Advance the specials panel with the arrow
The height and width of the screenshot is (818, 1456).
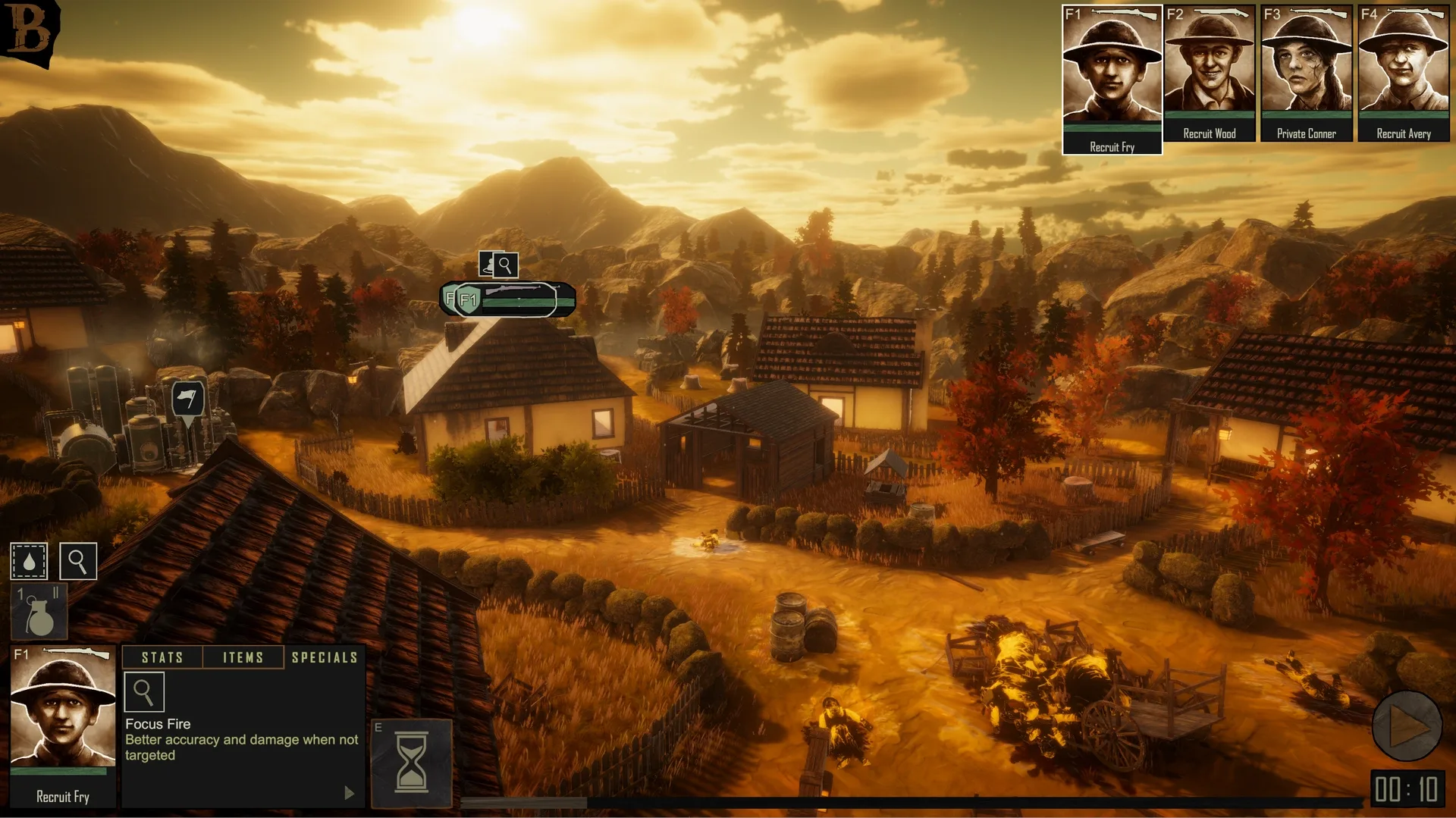point(349,793)
